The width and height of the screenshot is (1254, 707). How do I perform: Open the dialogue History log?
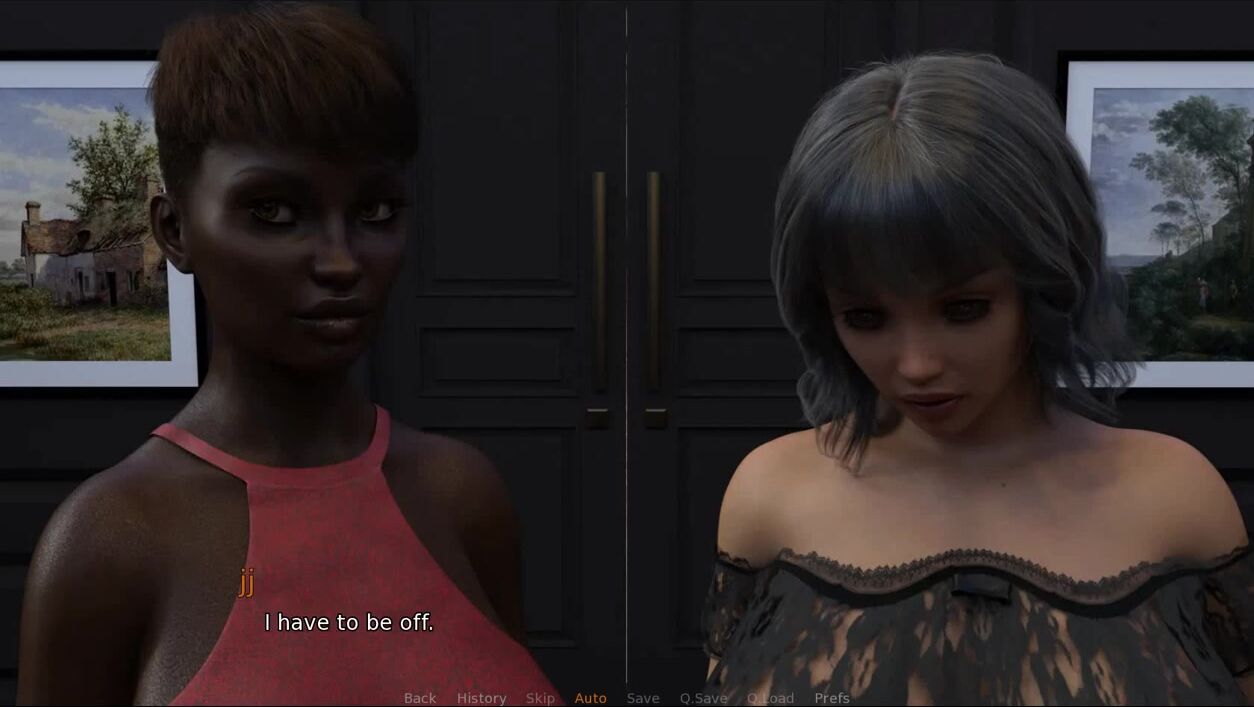tap(481, 698)
